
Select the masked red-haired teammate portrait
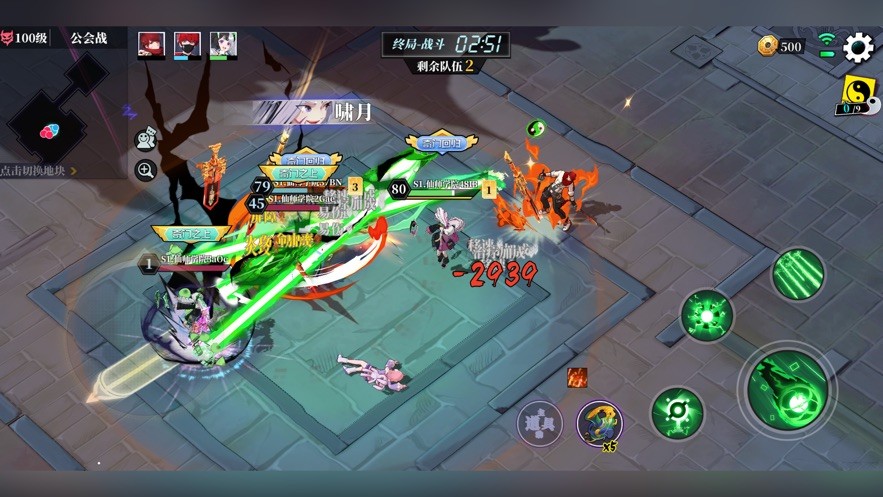[x=187, y=44]
